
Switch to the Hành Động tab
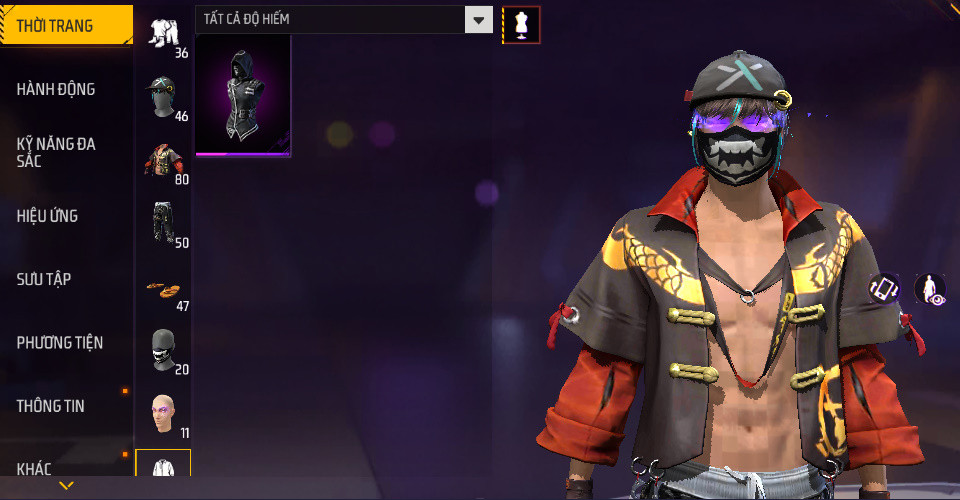tap(66, 89)
